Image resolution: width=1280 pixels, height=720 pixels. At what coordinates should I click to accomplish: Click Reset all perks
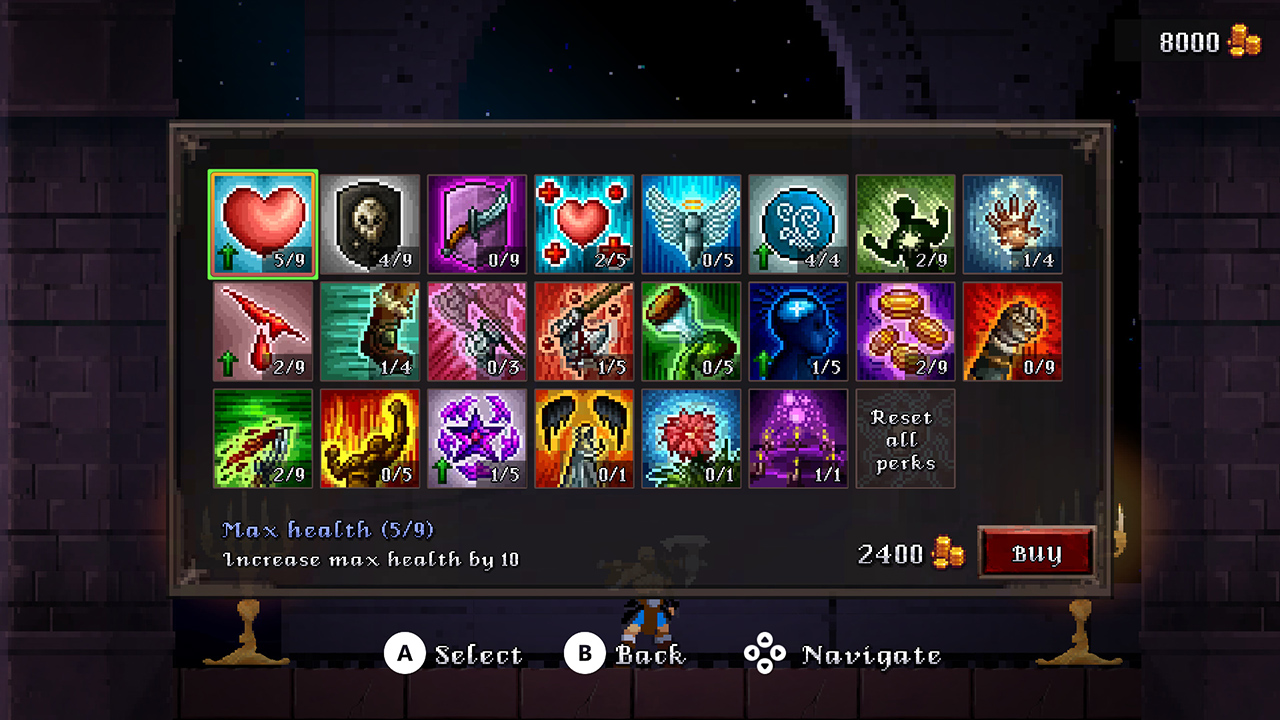click(x=904, y=438)
